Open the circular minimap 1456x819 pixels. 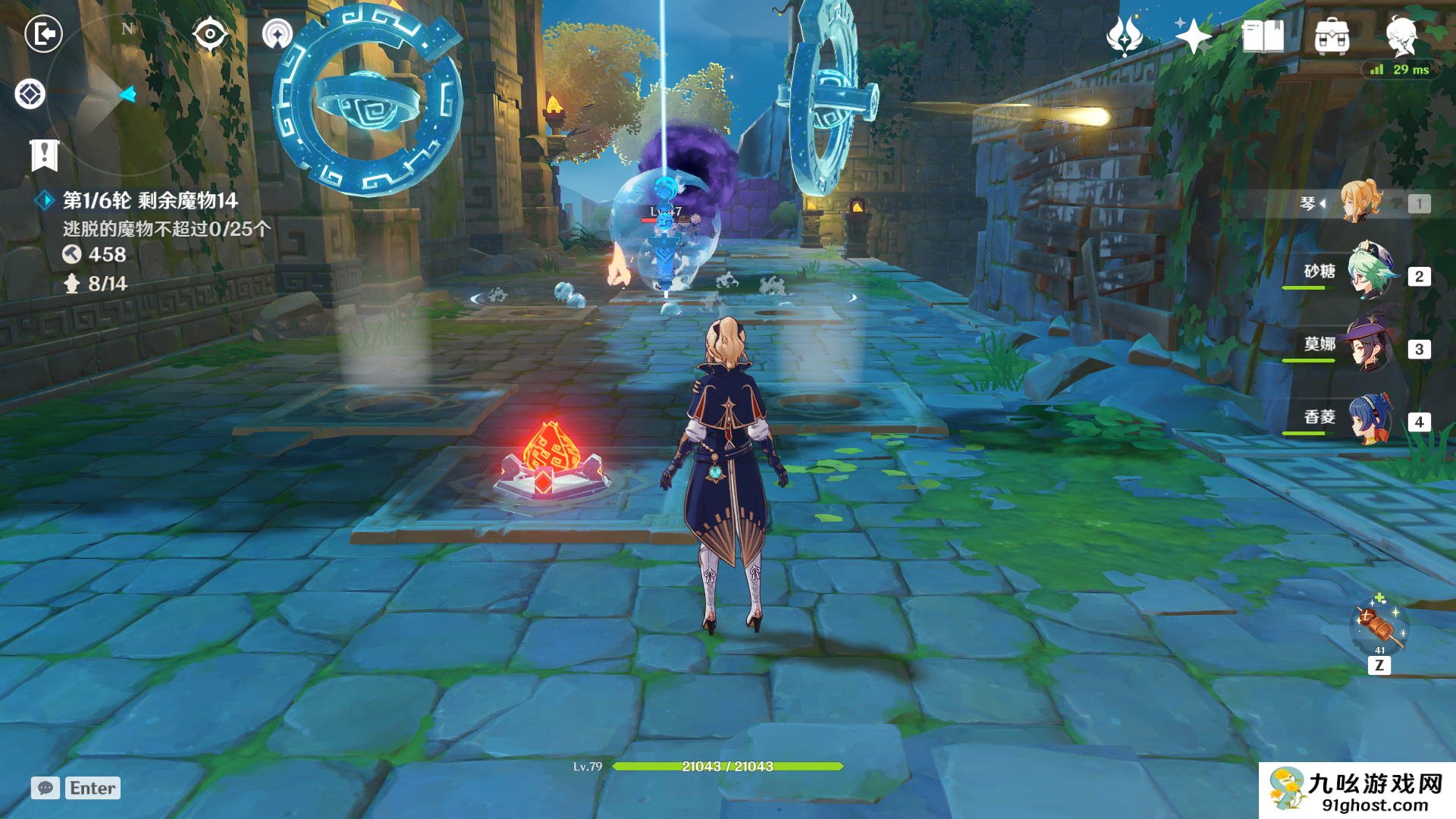[x=127, y=93]
